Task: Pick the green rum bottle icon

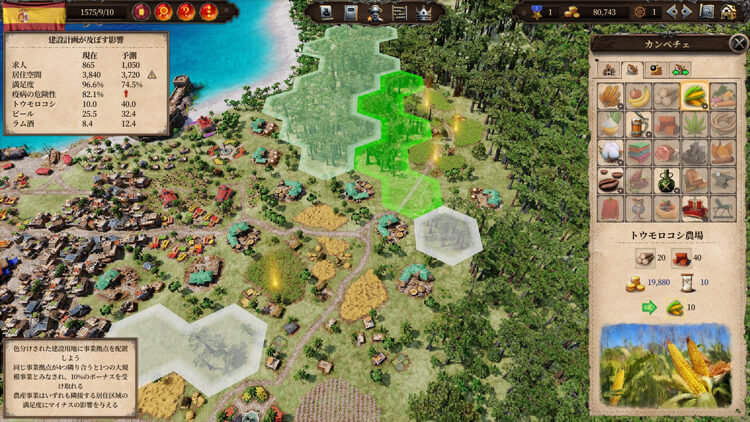Action: pyautogui.click(x=666, y=180)
